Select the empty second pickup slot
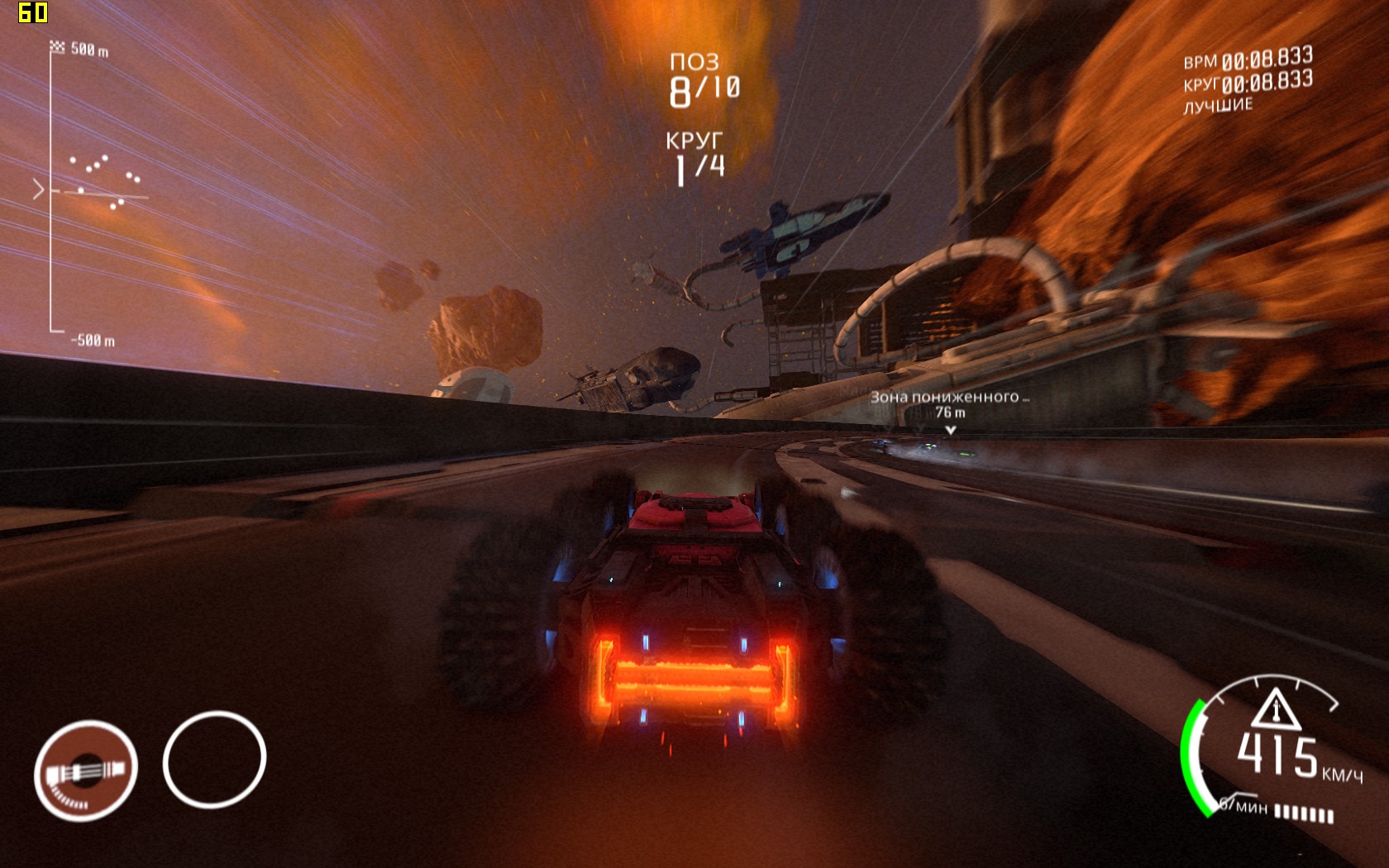The width and height of the screenshot is (1389, 868). 214,759
